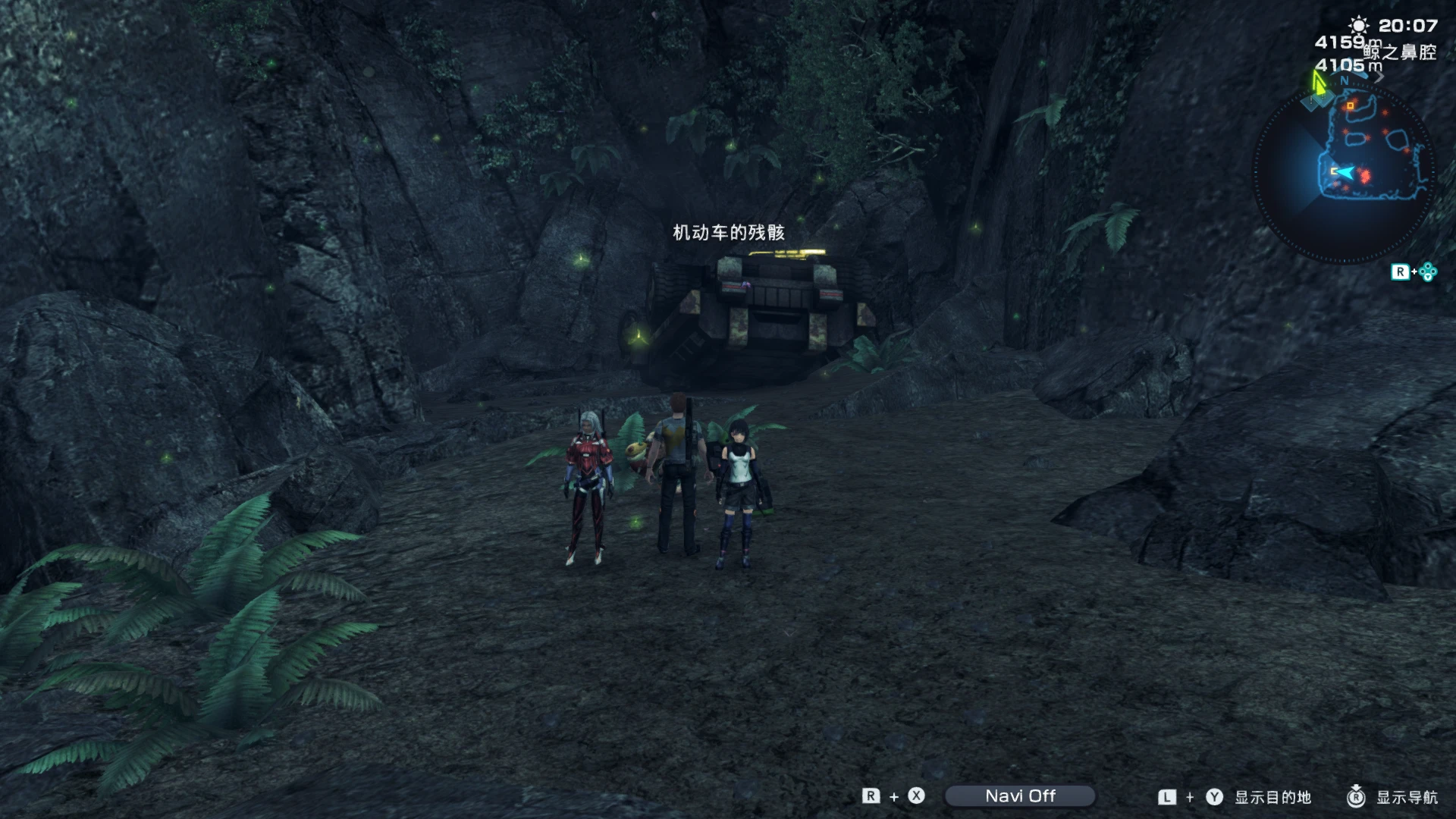Toggle 显示目的地 to show the destination
Screen dimensions: 1456x819
pyautogui.click(x=1275, y=796)
